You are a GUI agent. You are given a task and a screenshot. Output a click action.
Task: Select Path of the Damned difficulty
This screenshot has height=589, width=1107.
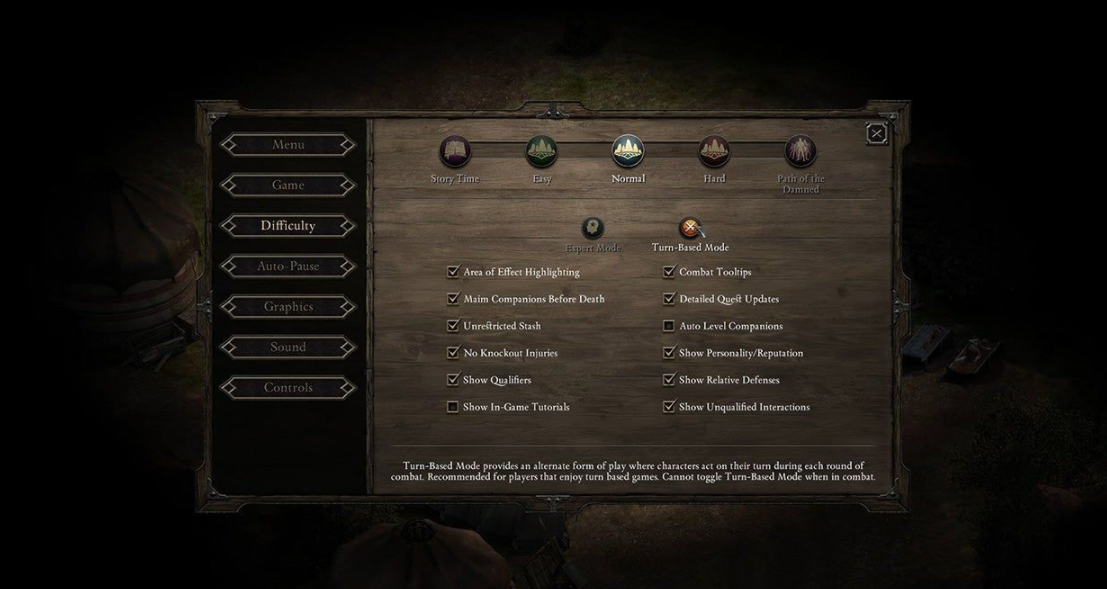800,152
